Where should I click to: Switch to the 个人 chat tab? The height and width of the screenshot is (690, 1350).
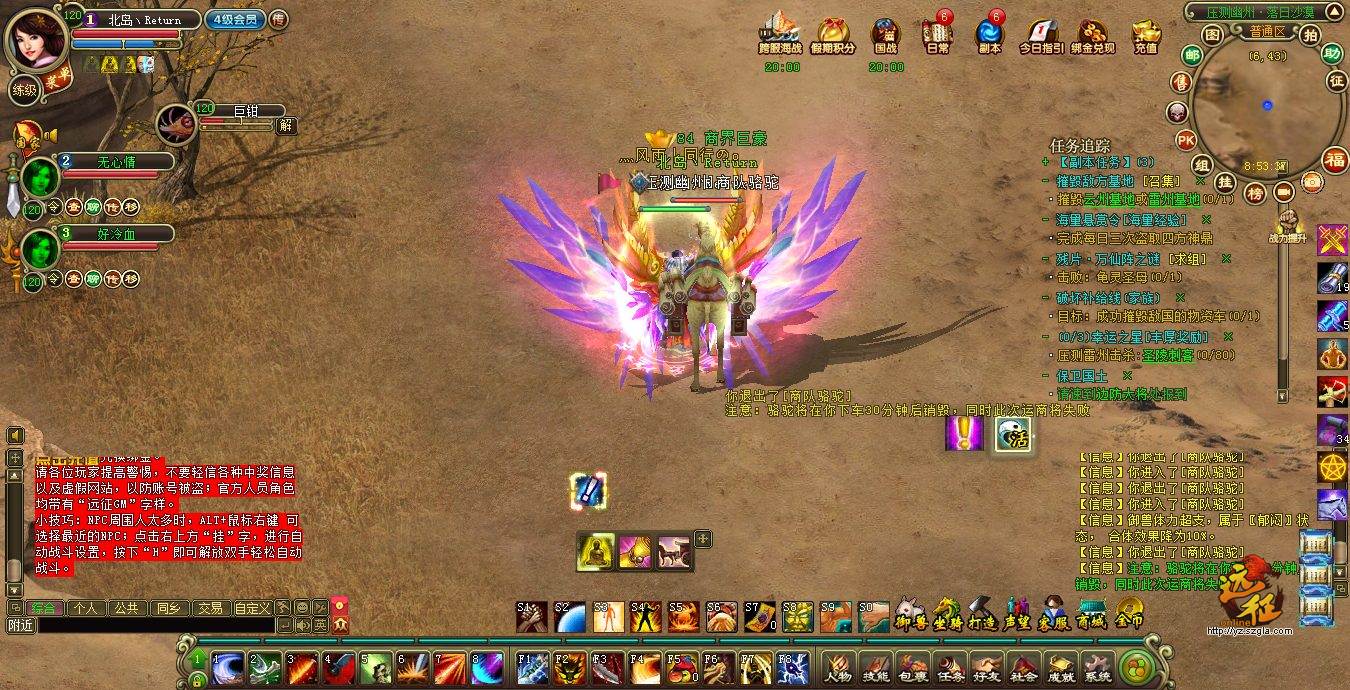point(87,607)
